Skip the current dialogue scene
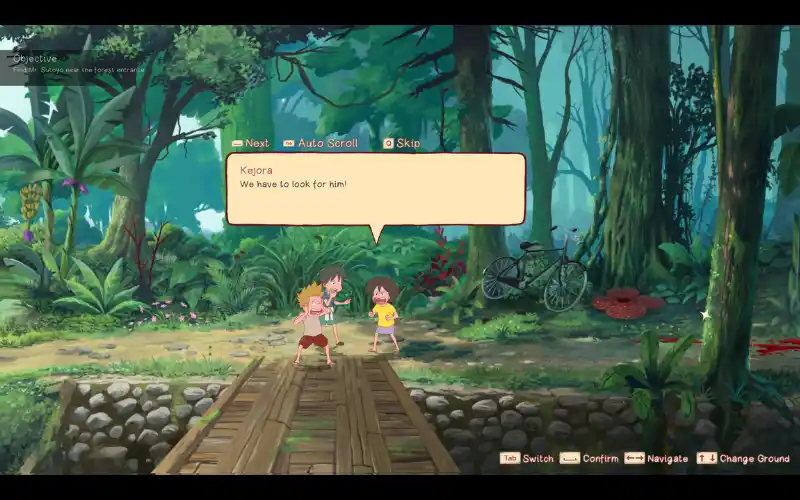 [402, 143]
